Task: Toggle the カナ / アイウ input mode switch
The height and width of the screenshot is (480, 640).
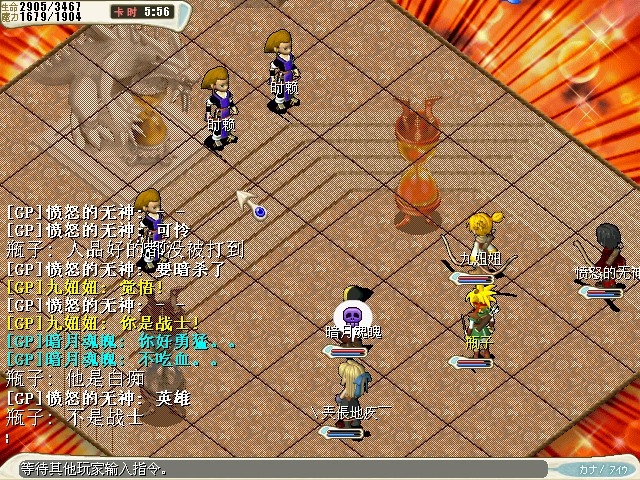Action: [x=603, y=469]
